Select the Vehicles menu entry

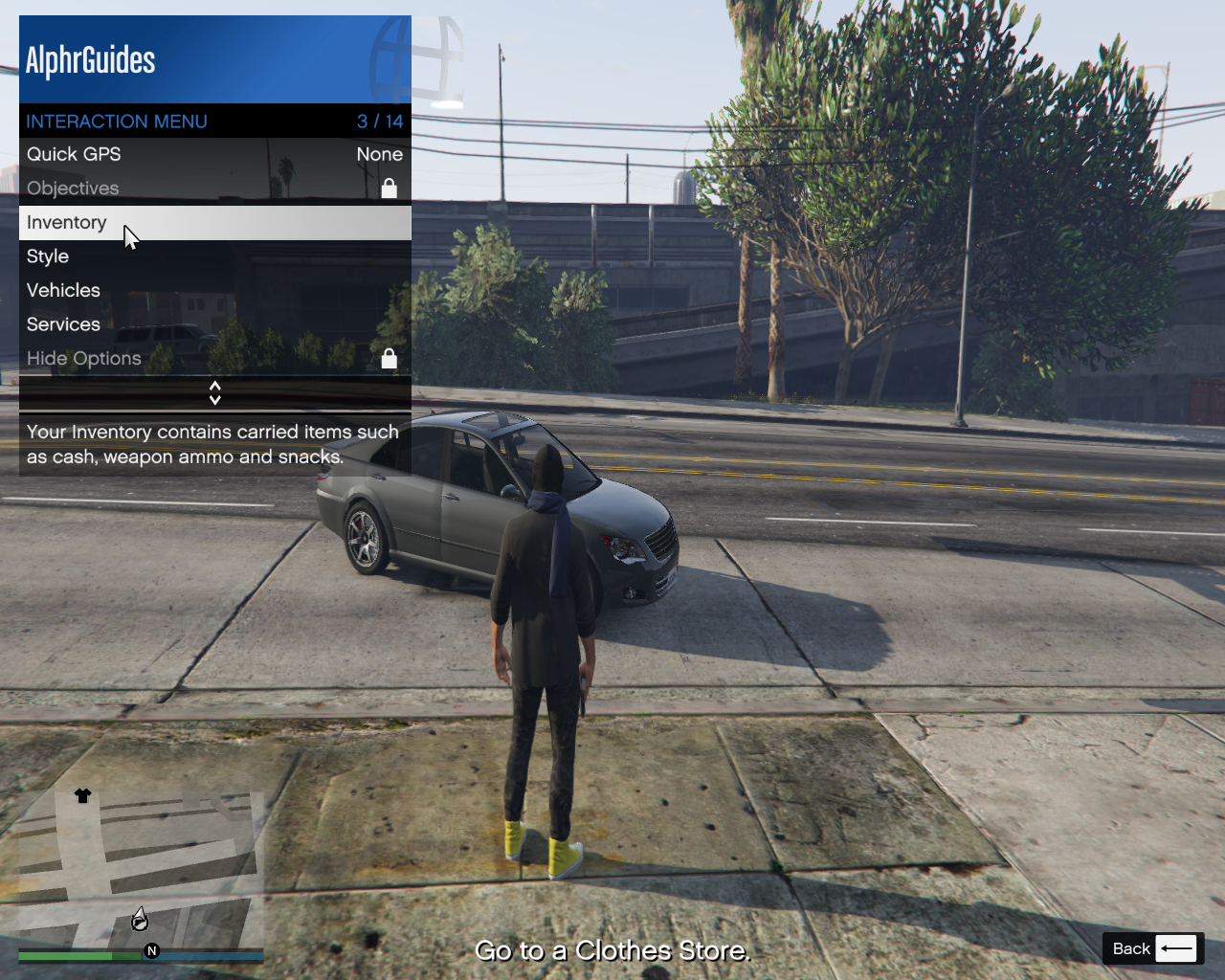[x=214, y=291]
